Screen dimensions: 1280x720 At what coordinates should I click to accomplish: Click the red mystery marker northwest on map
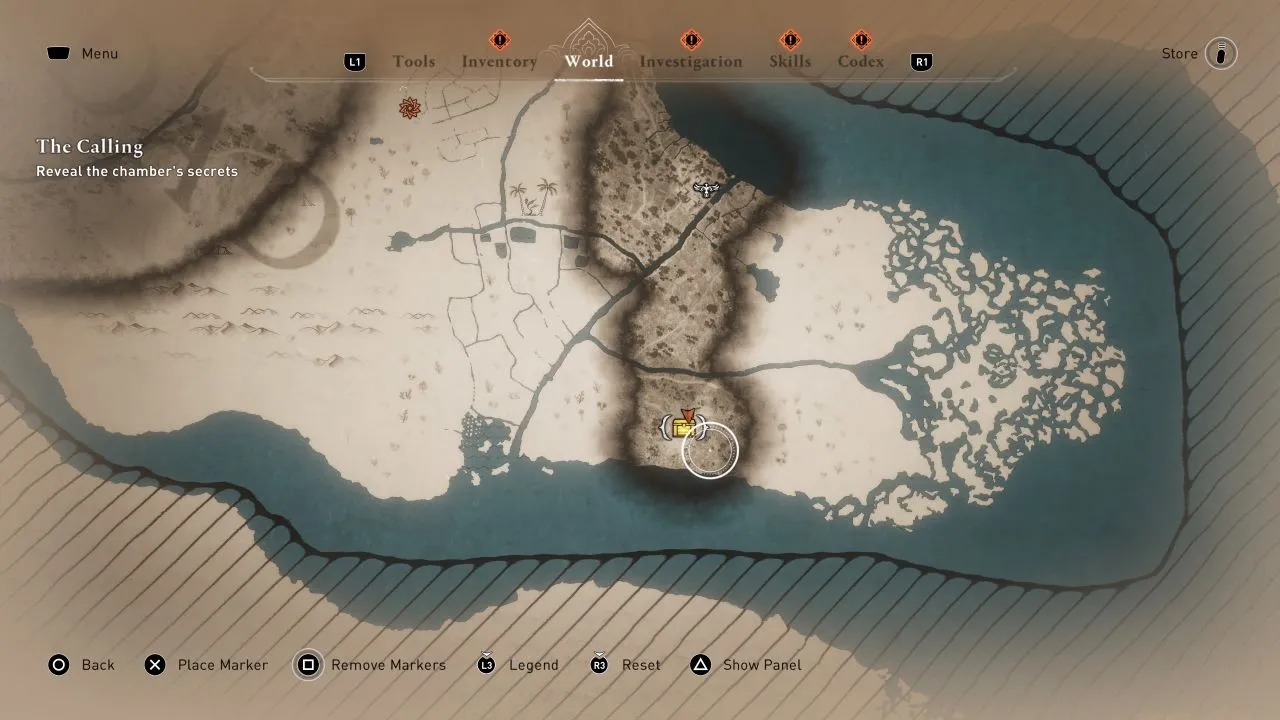click(410, 106)
